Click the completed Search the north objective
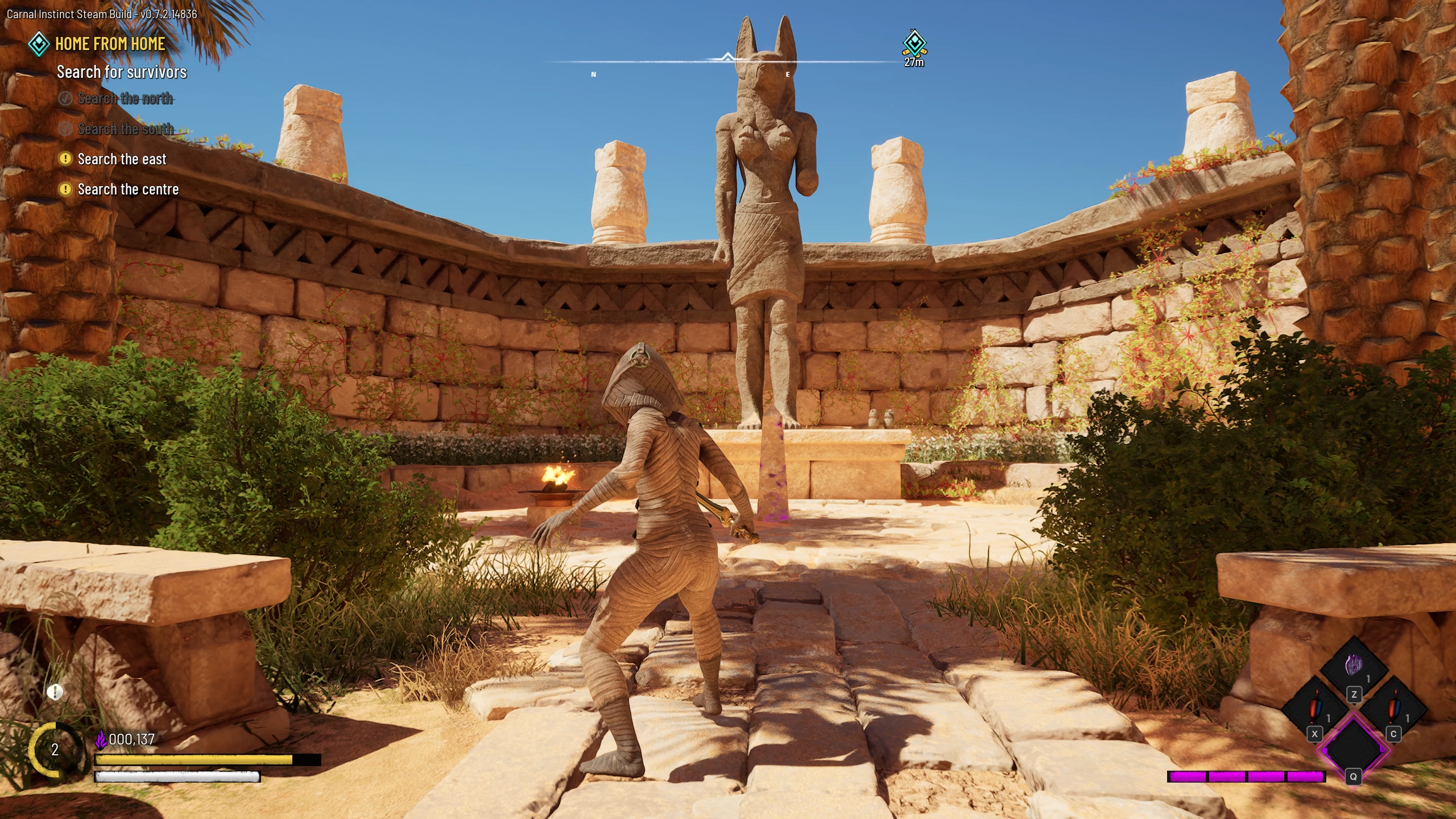 coord(125,99)
